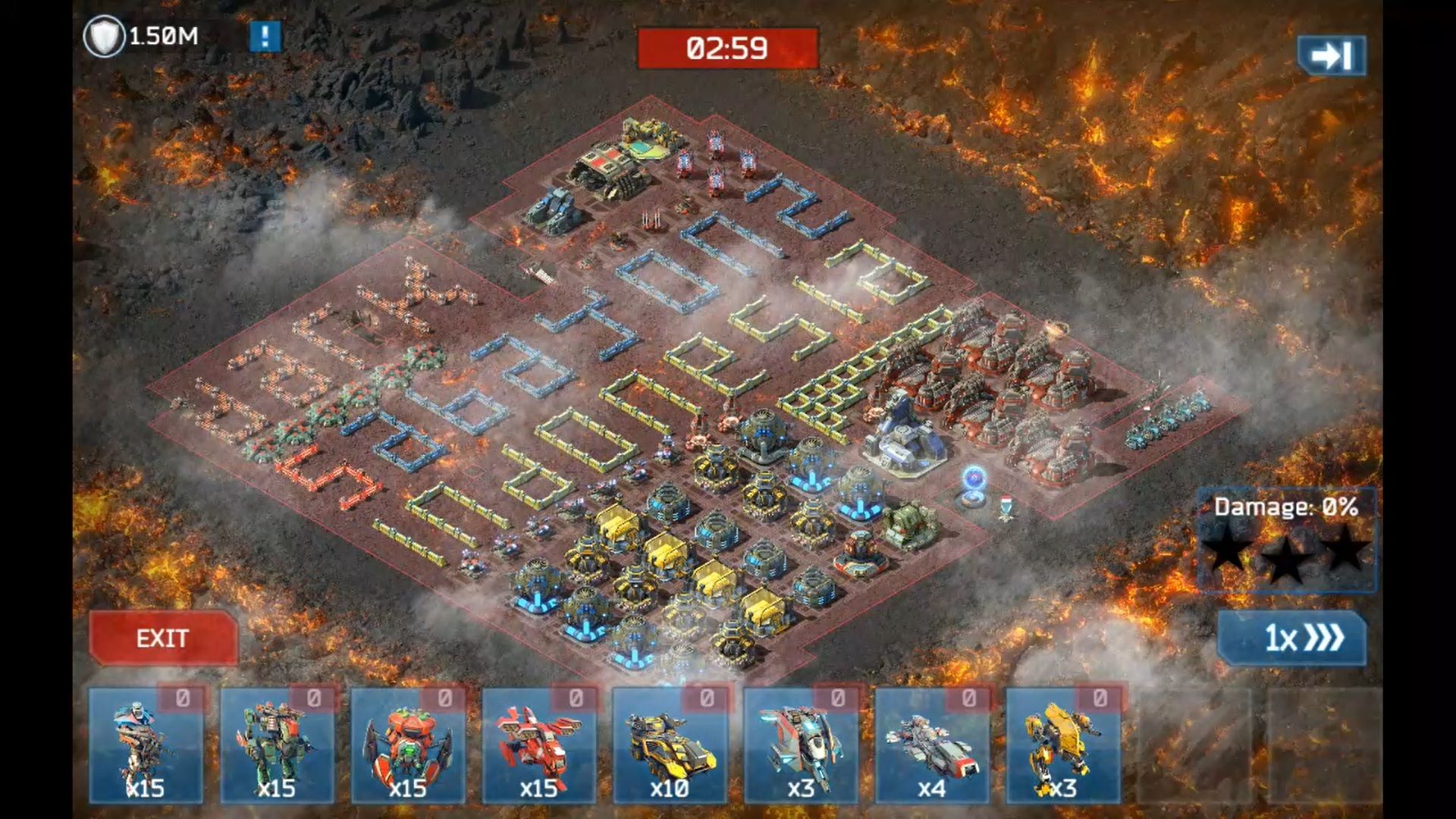
Task: Toggle the 1x battle speed button
Action: point(1292,638)
